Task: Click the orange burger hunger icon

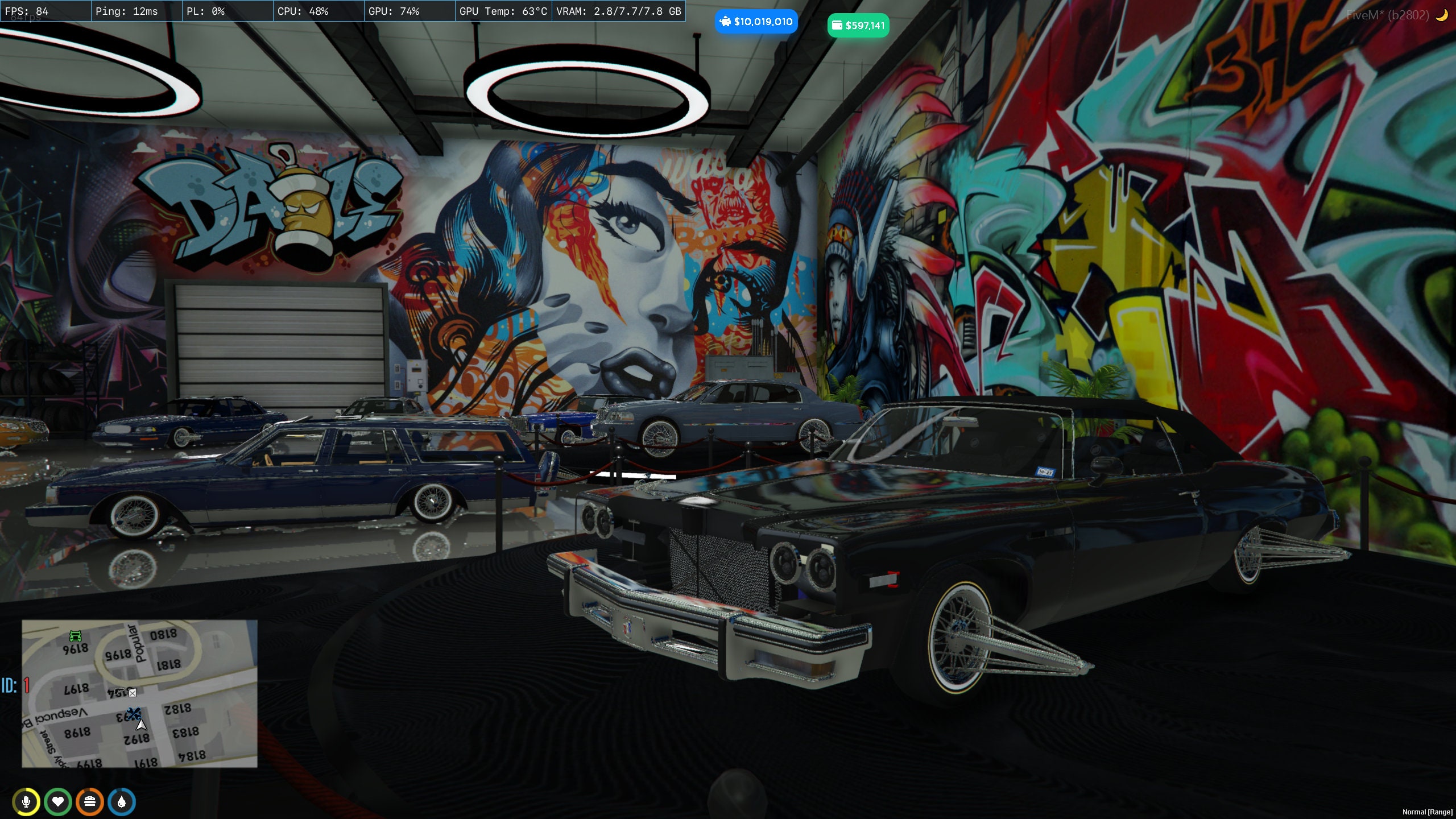Action: (90, 802)
